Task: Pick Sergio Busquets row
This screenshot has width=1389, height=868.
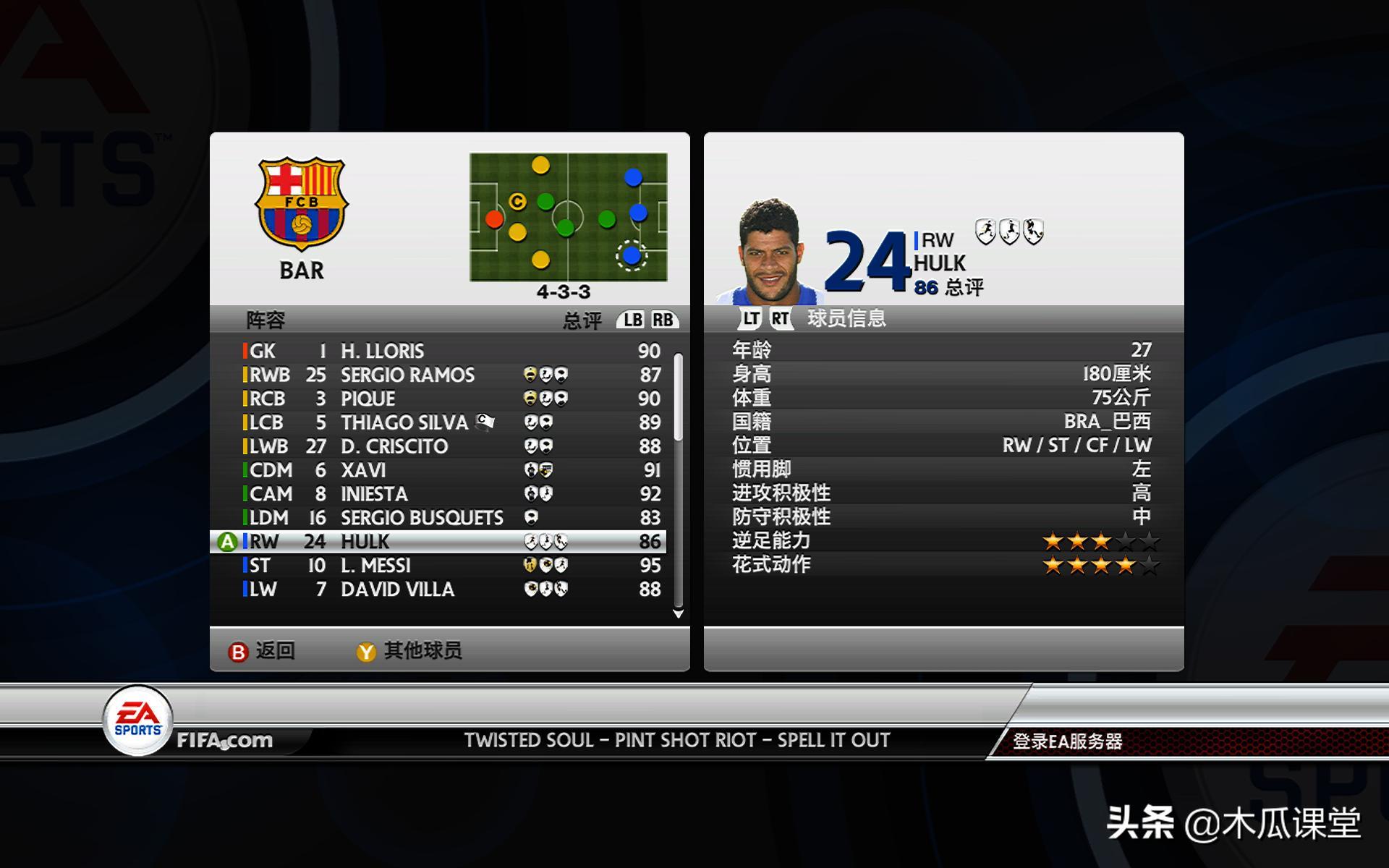Action: 449,518
